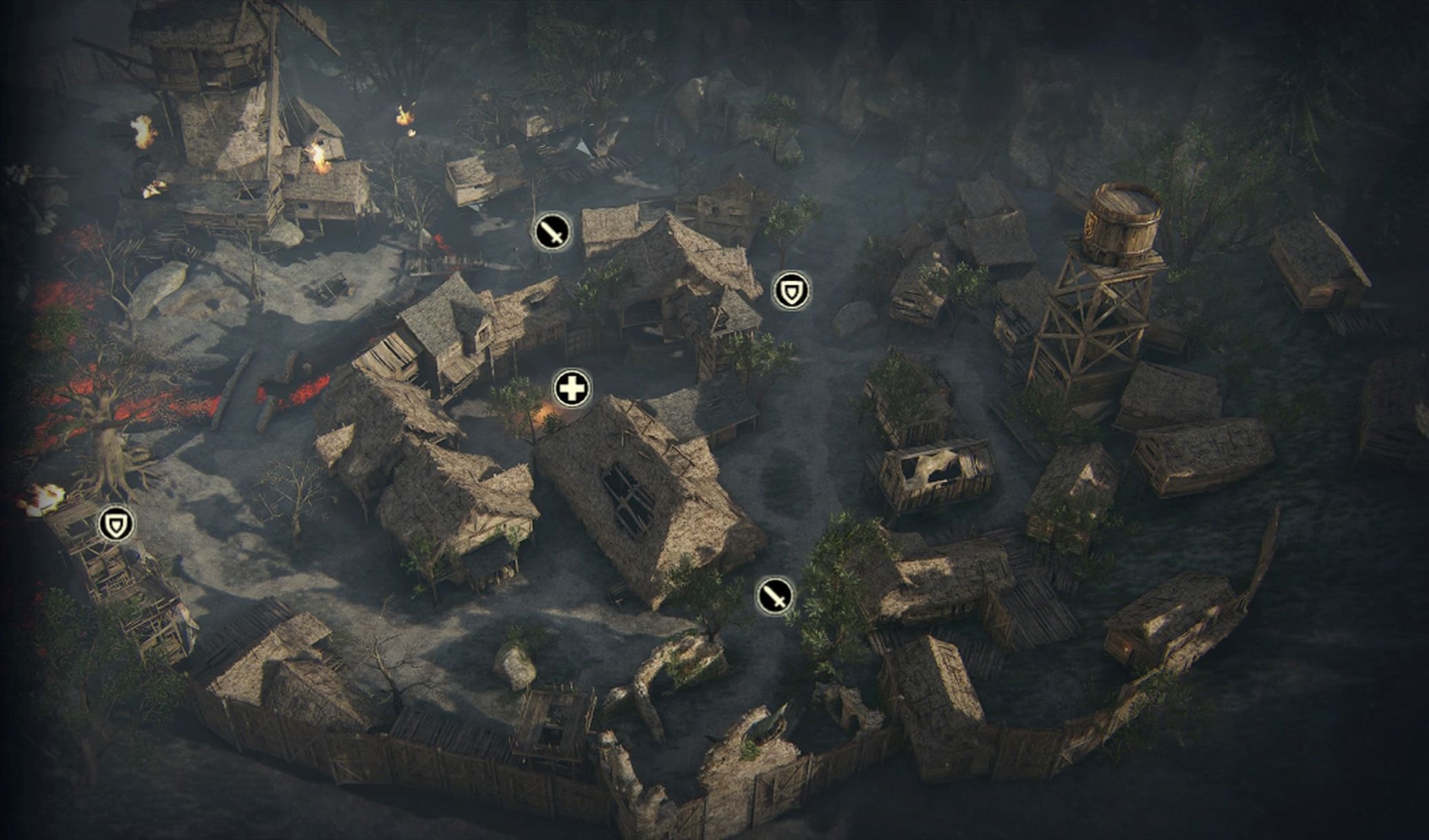Select the sword marker below the collapsed-roof building

[775, 596]
